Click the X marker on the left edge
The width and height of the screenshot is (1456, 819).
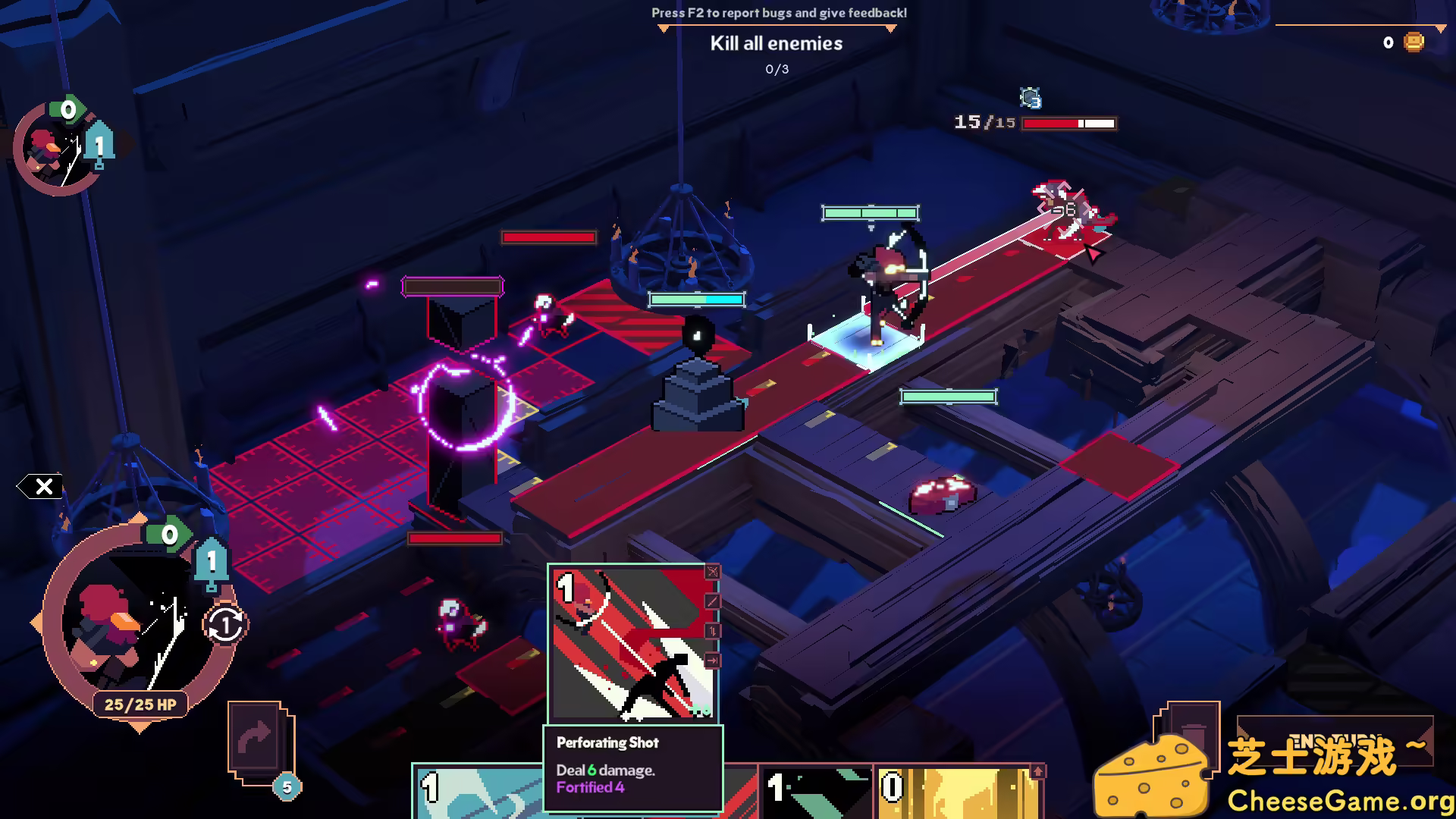(x=44, y=488)
